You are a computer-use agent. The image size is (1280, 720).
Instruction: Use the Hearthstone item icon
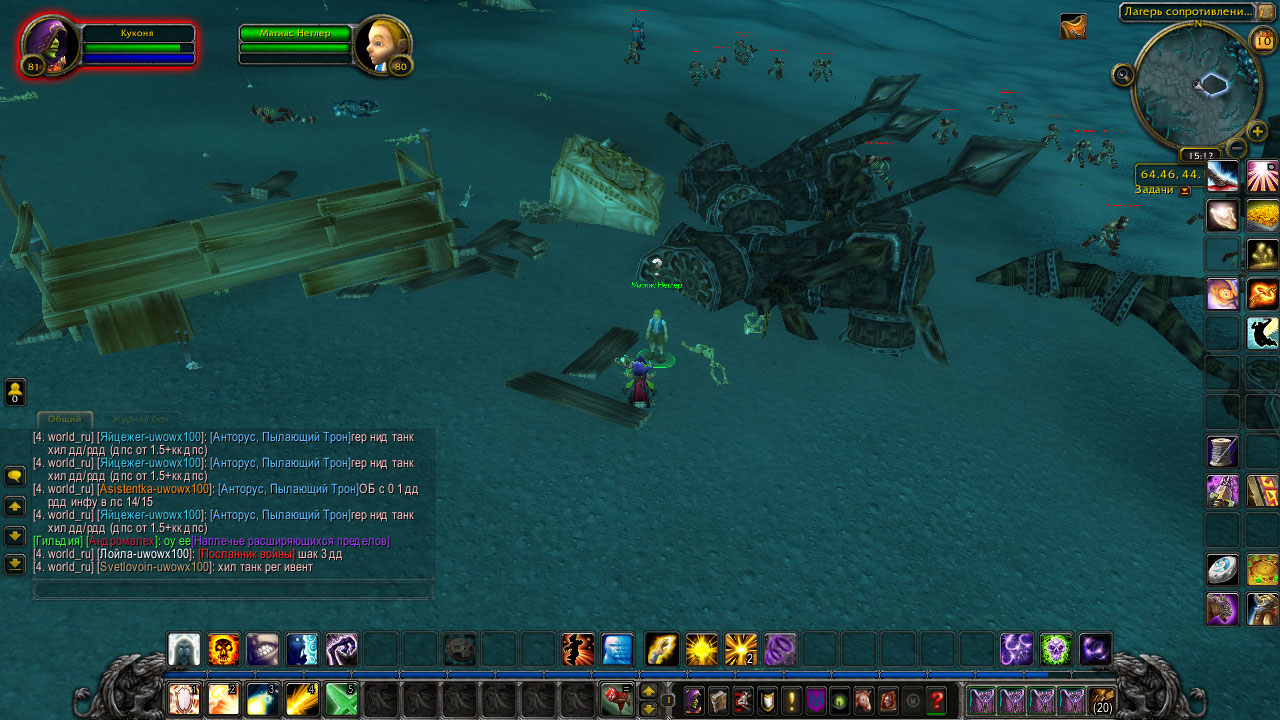(1222, 570)
